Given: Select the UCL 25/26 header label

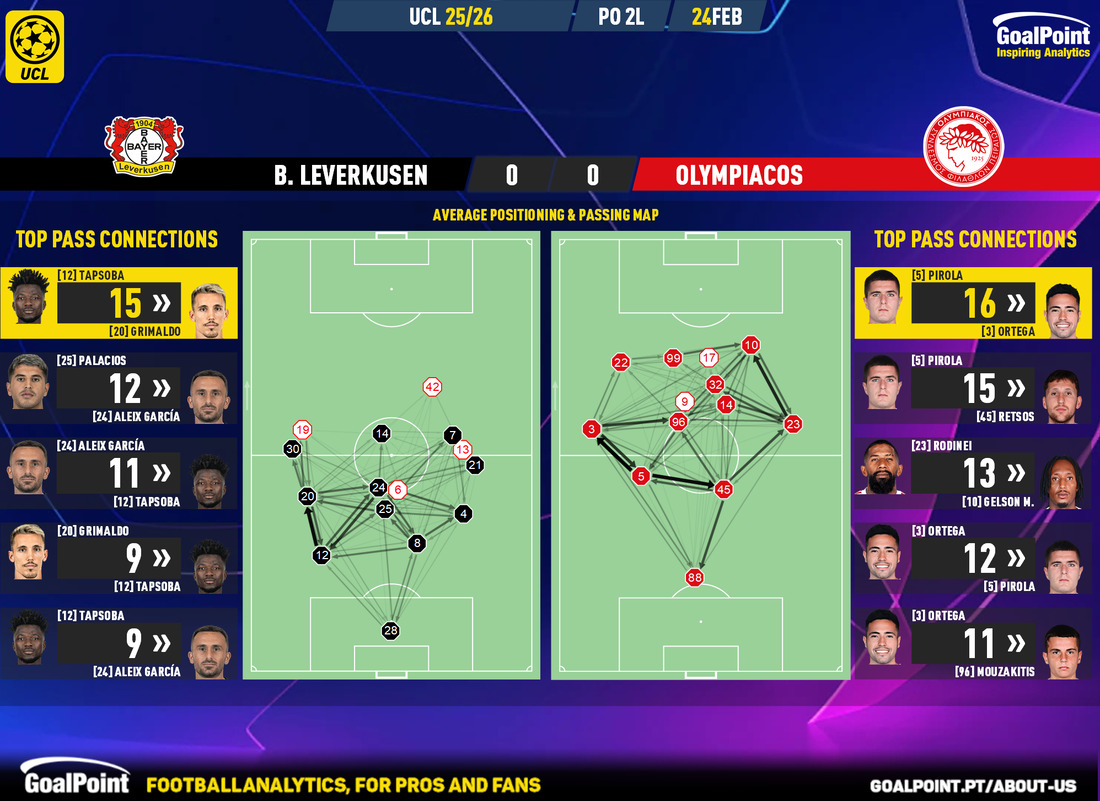Looking at the screenshot, I should coord(450,16).
